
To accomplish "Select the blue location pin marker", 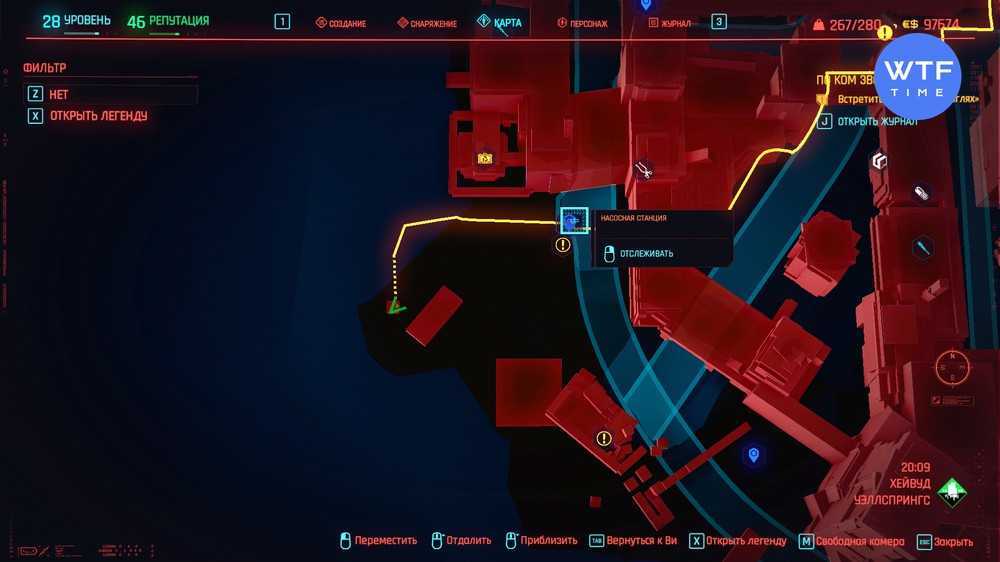I will [753, 456].
